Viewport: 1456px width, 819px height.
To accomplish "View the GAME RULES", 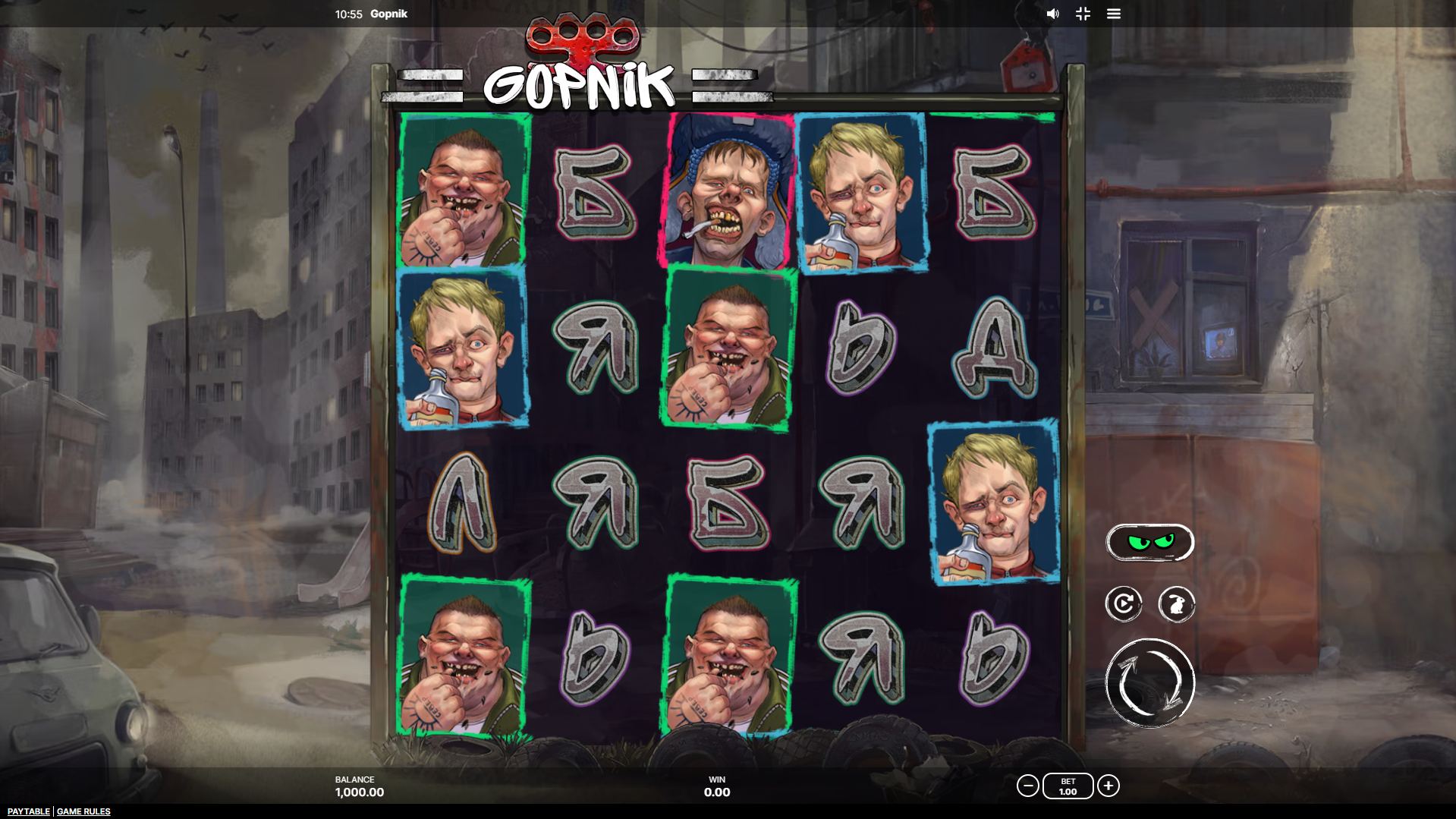I will [x=83, y=811].
